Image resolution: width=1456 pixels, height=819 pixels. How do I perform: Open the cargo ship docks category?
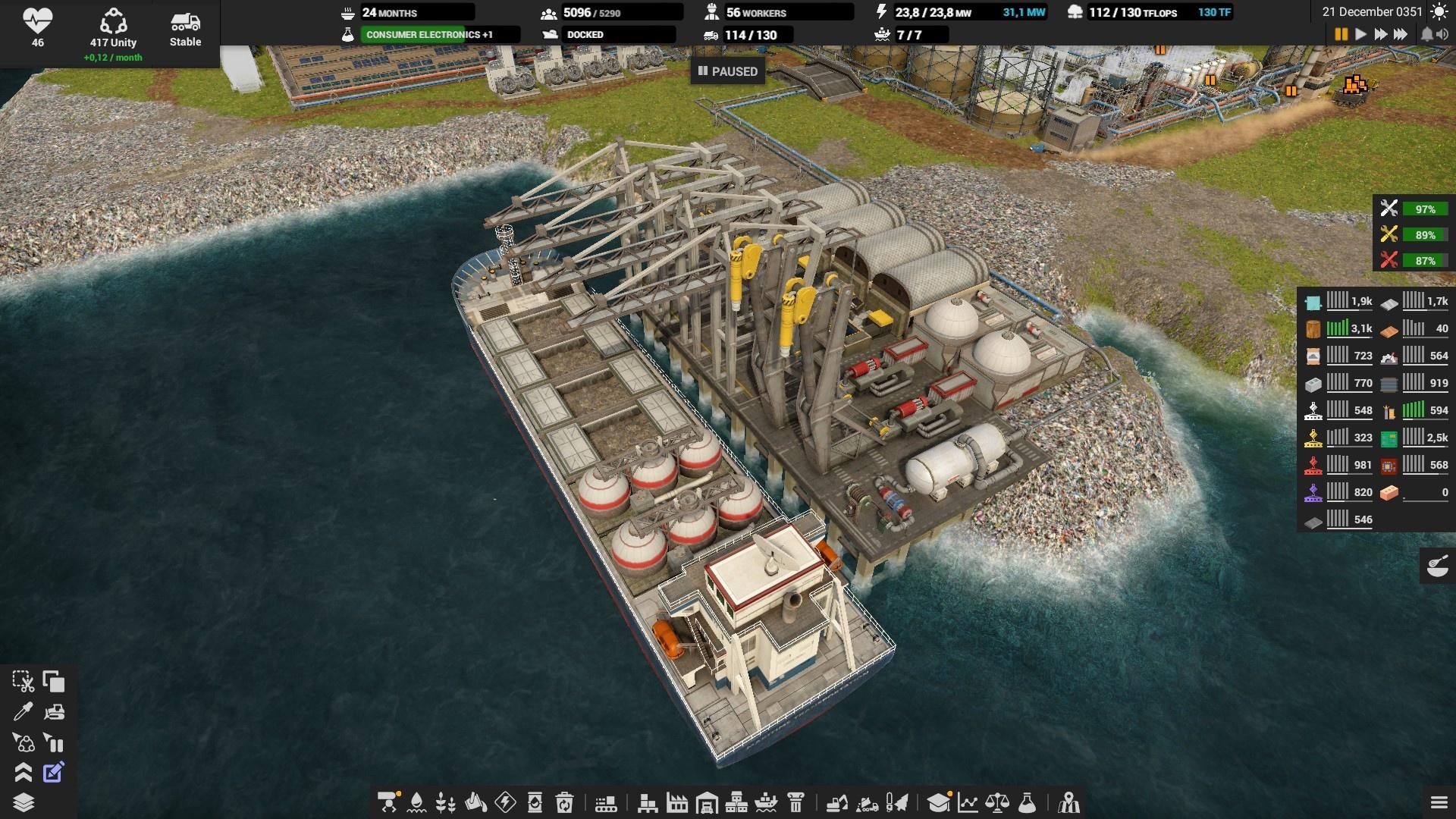click(x=766, y=802)
